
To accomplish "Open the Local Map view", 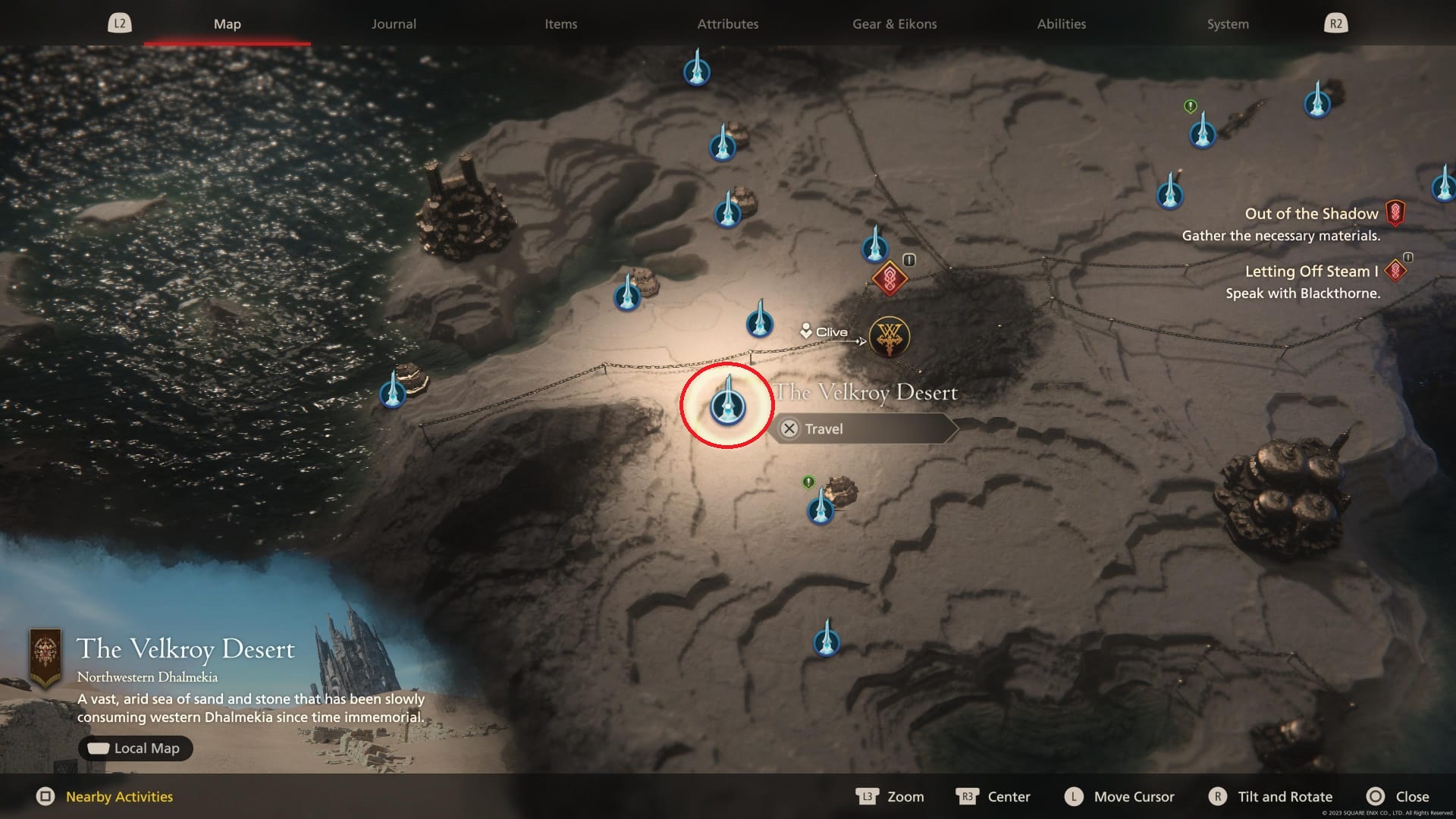I will tap(135, 748).
